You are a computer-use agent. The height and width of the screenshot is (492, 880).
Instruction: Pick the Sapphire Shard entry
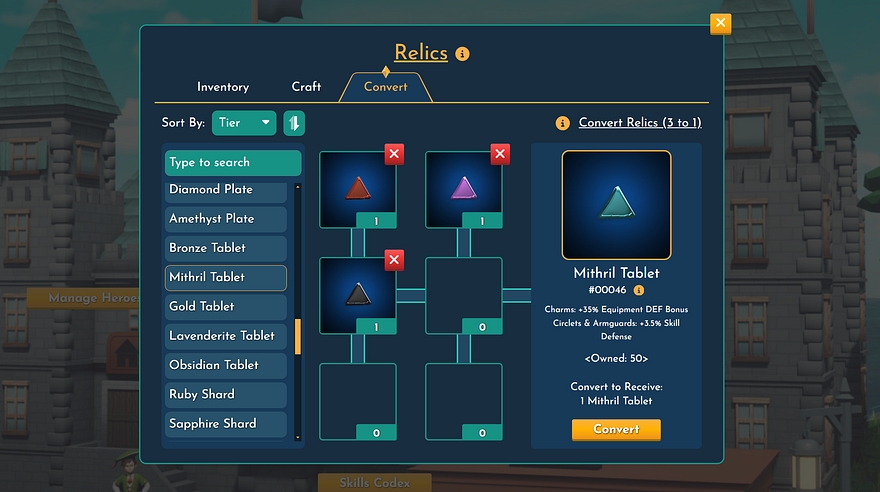(226, 423)
